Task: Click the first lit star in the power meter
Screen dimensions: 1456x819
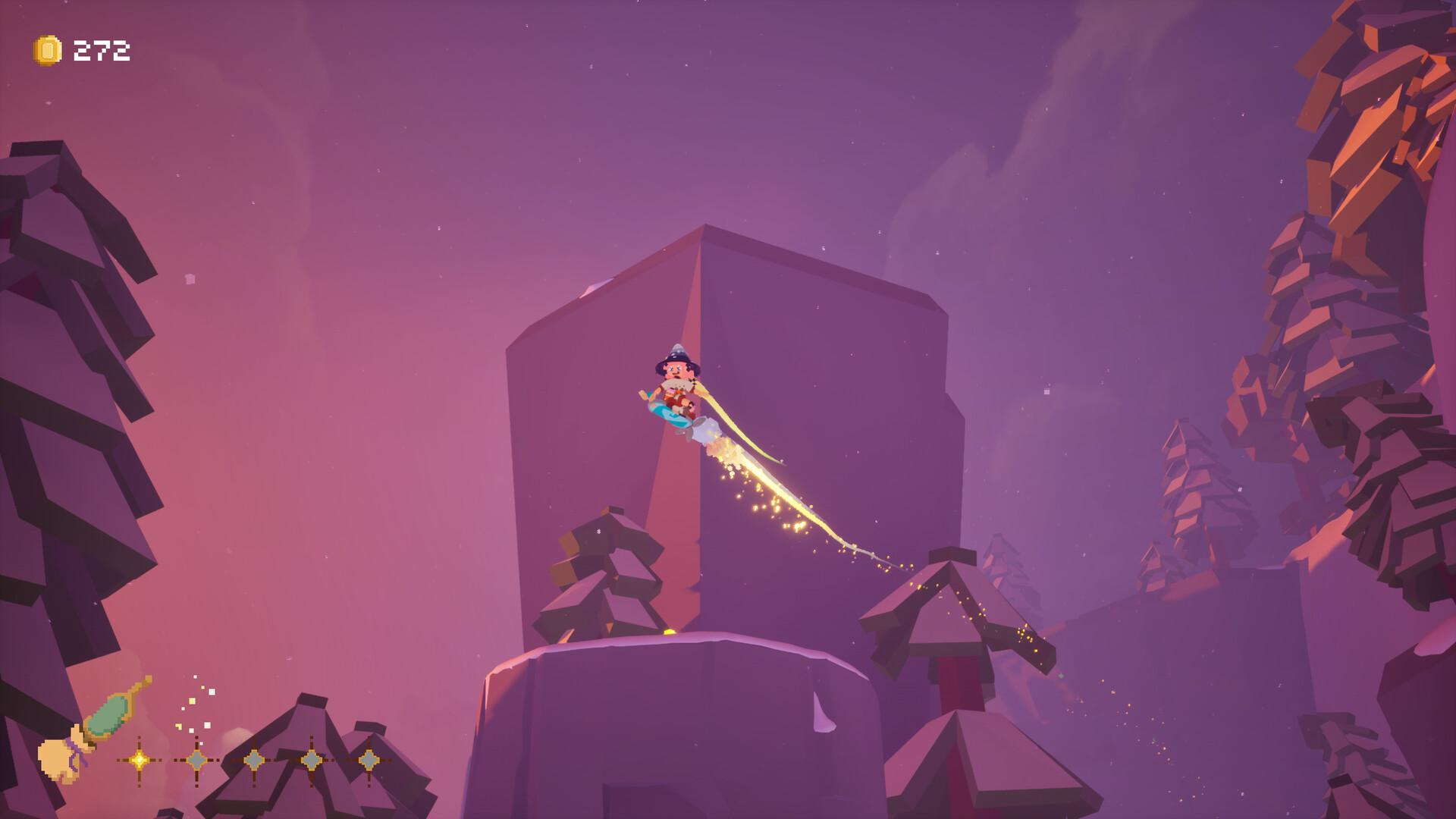Action: 140,760
